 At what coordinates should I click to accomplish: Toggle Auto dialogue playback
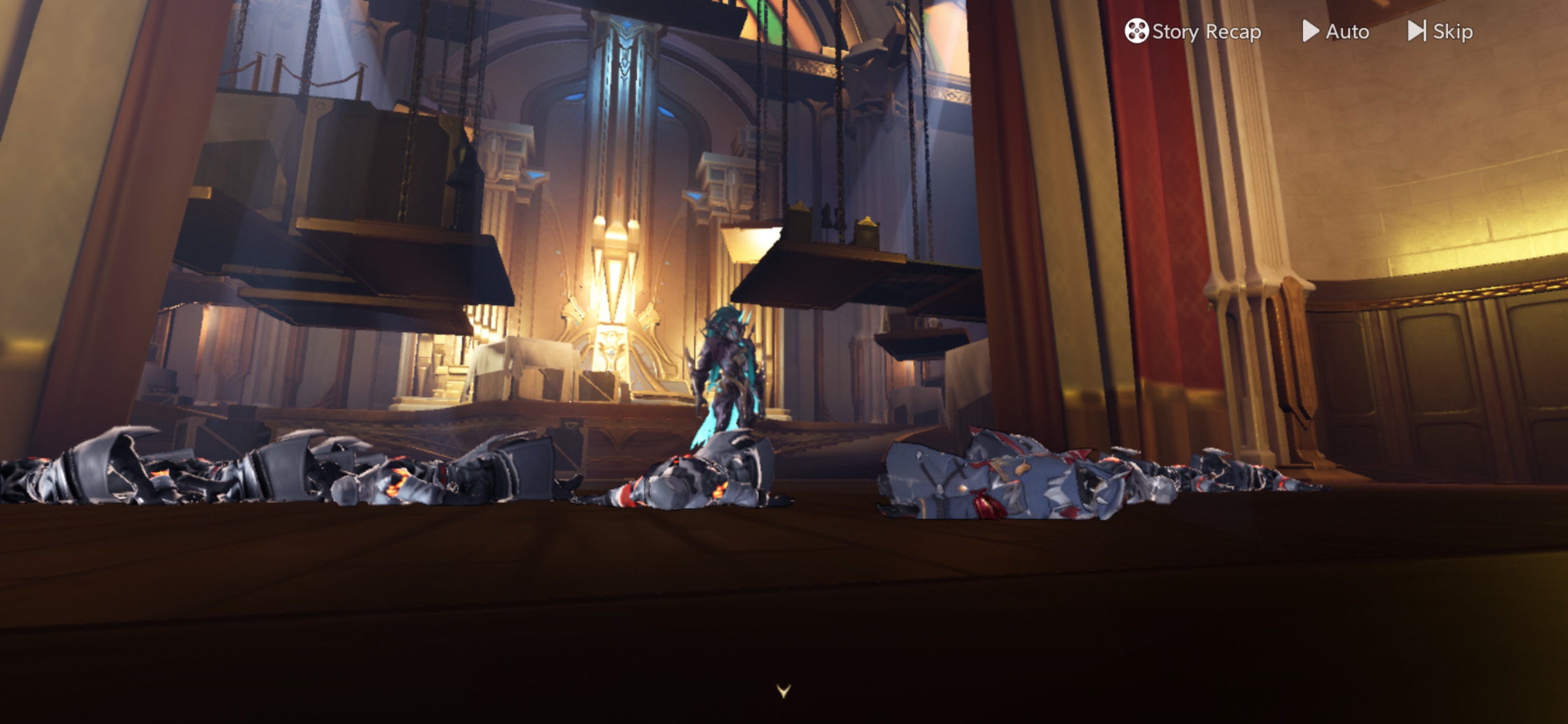pyautogui.click(x=1335, y=31)
